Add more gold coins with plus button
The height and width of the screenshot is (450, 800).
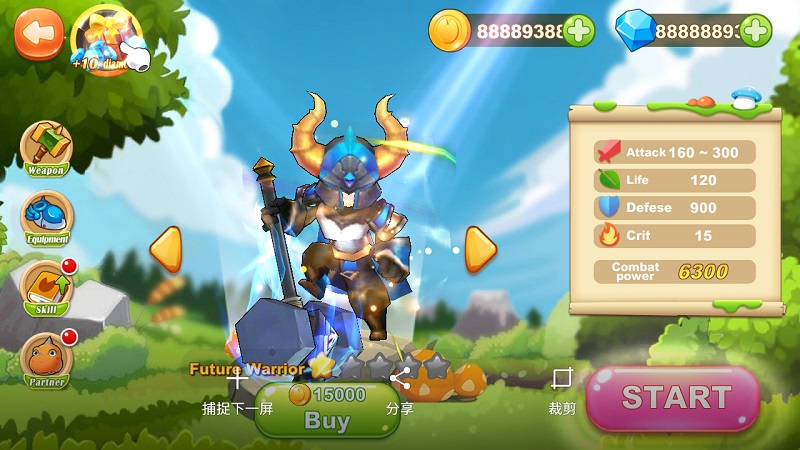pos(578,31)
